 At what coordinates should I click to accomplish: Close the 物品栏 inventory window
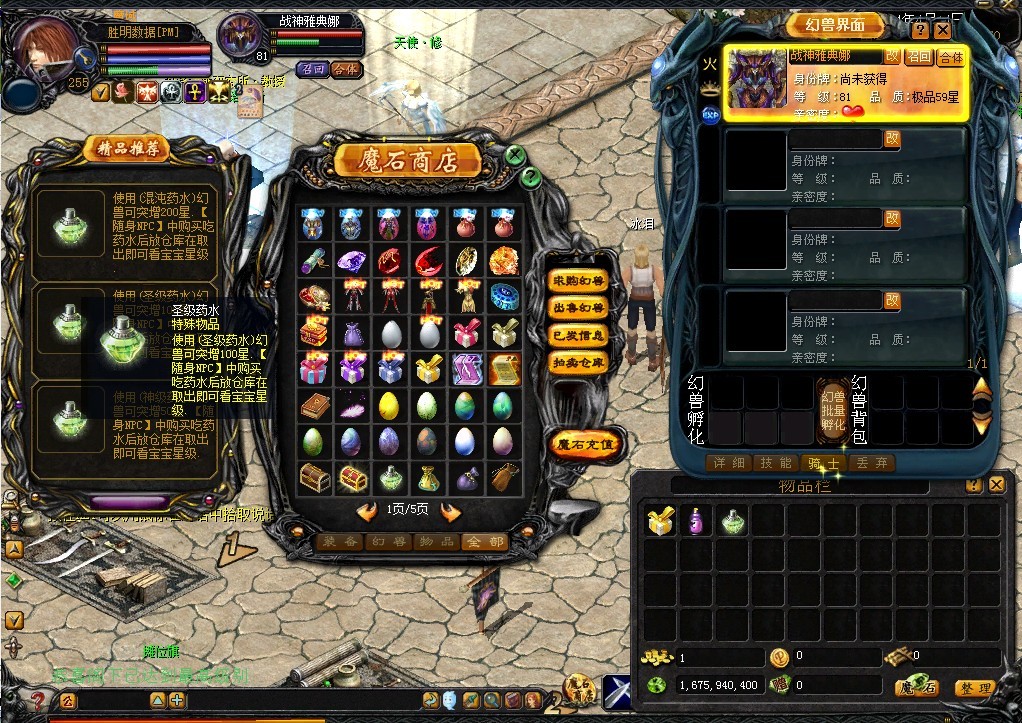point(996,485)
